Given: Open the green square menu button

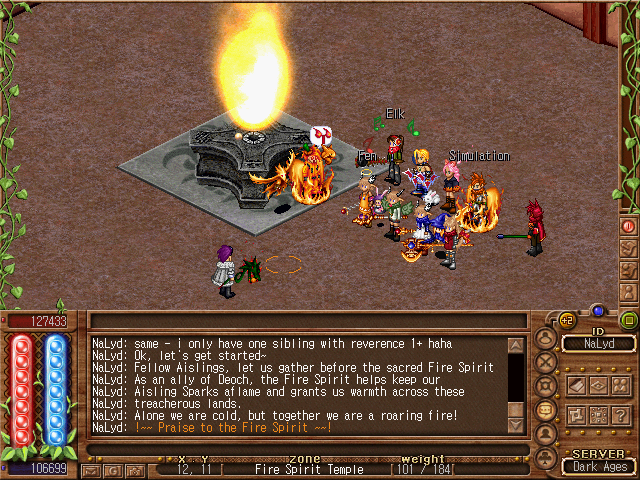Looking at the screenshot, I should click(628, 320).
